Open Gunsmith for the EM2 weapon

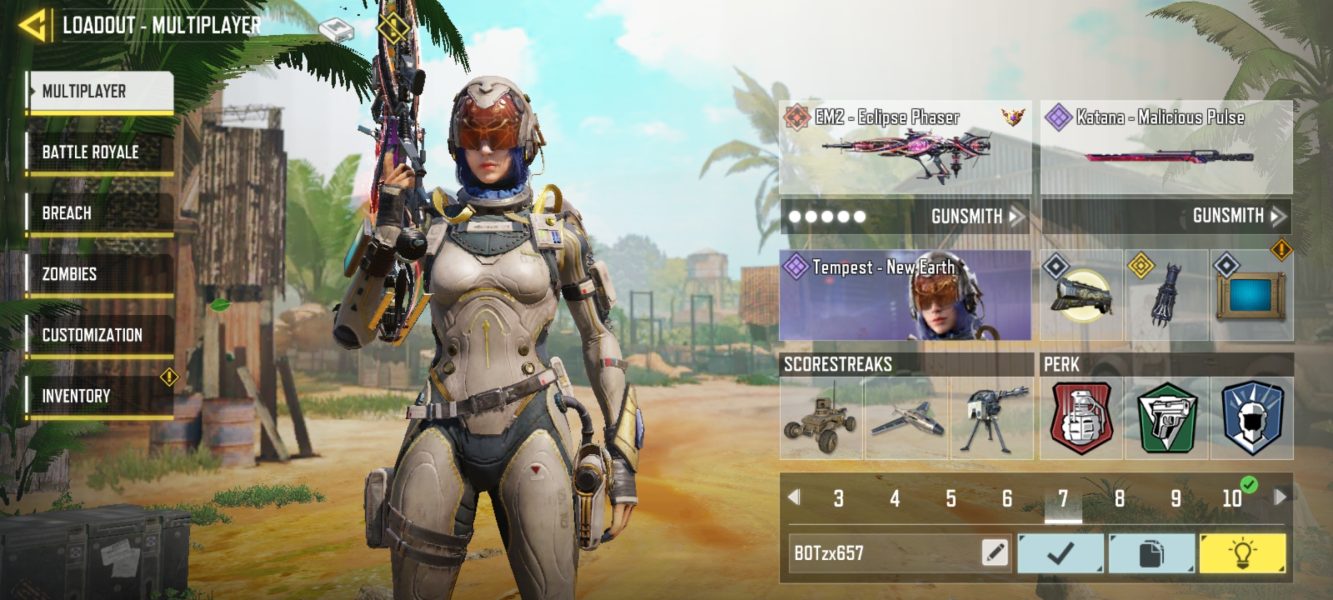coord(977,216)
